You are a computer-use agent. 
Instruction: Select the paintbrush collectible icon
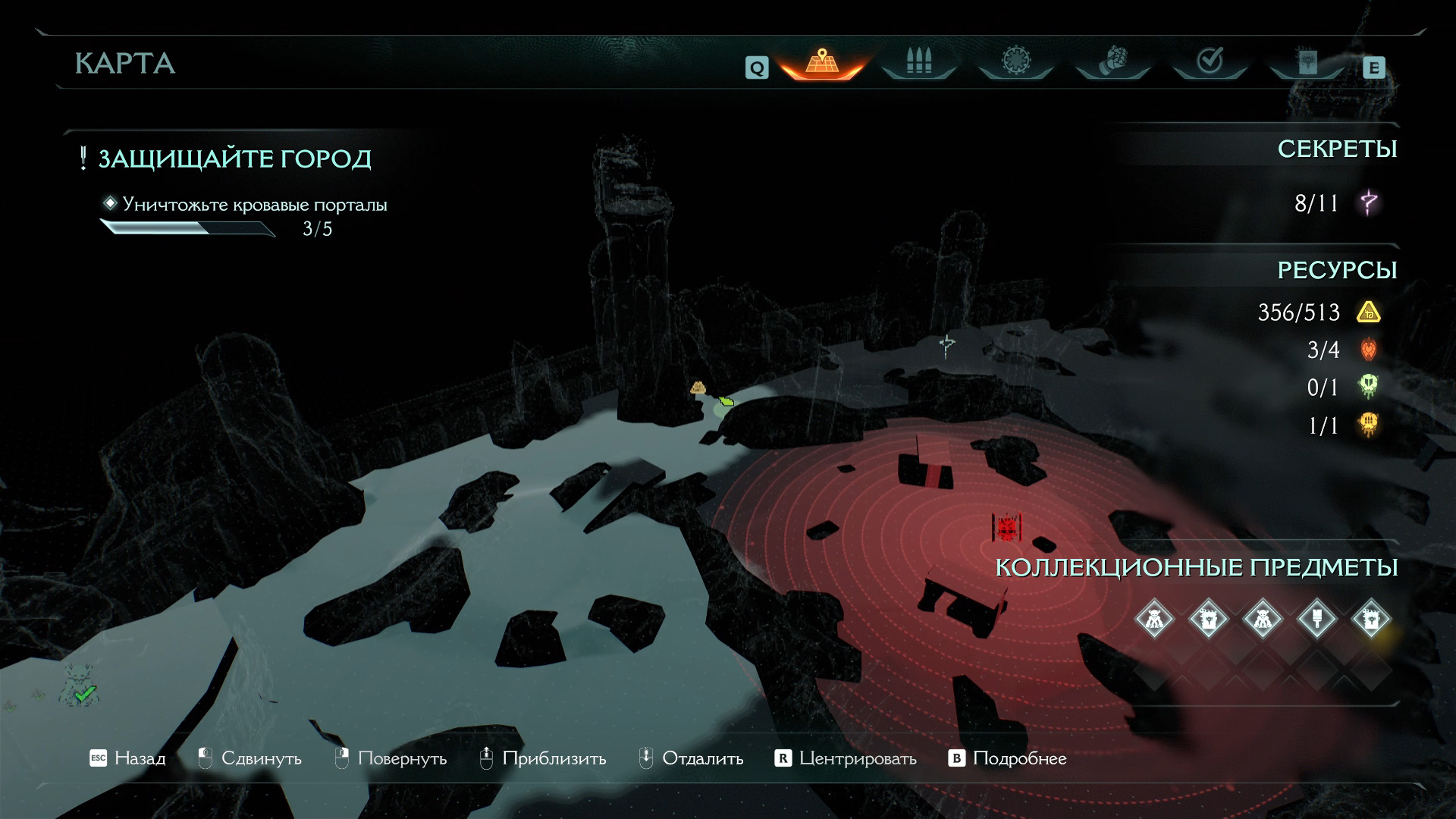pos(1317,619)
